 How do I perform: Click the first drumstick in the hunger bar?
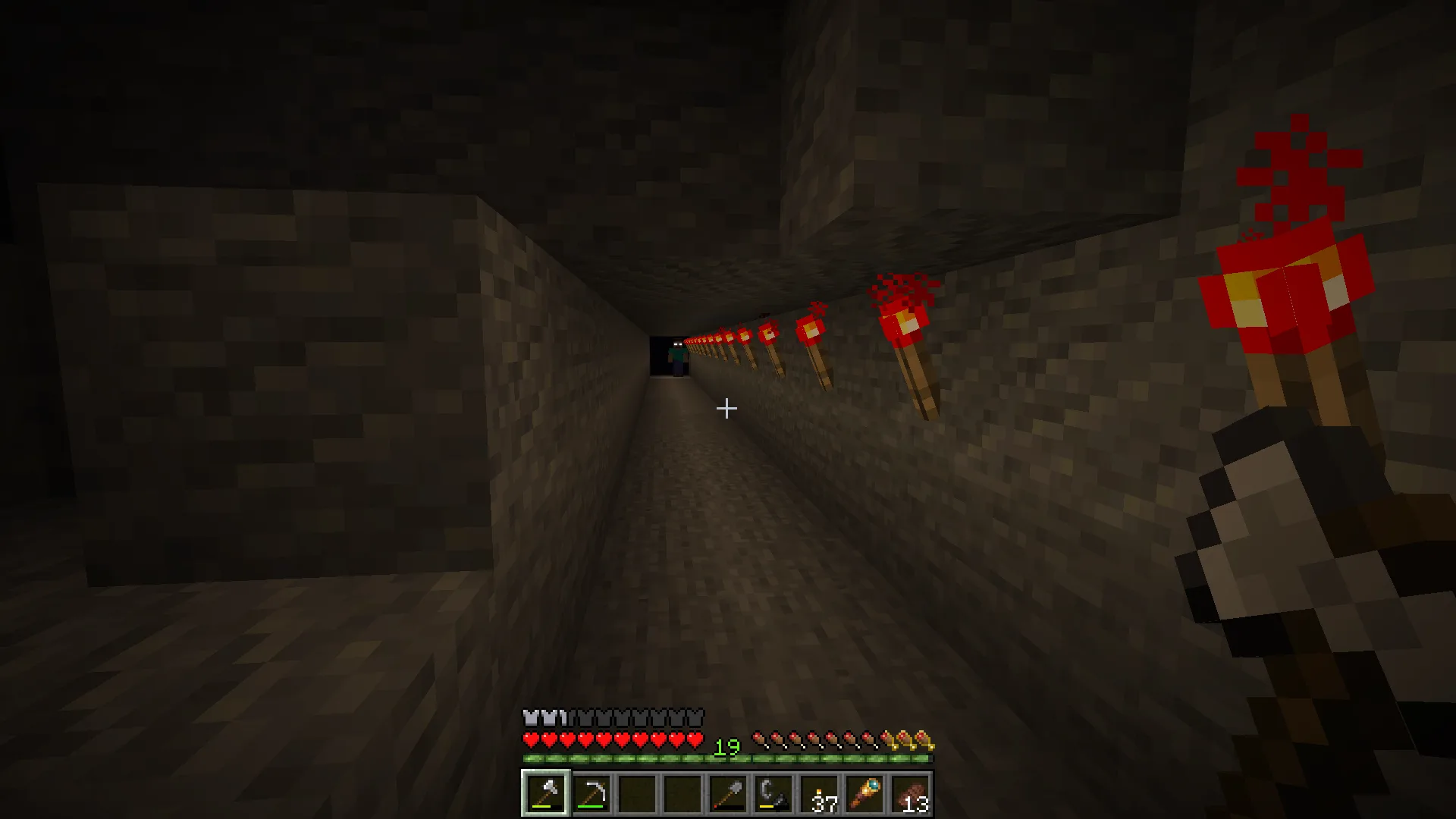[x=758, y=739]
